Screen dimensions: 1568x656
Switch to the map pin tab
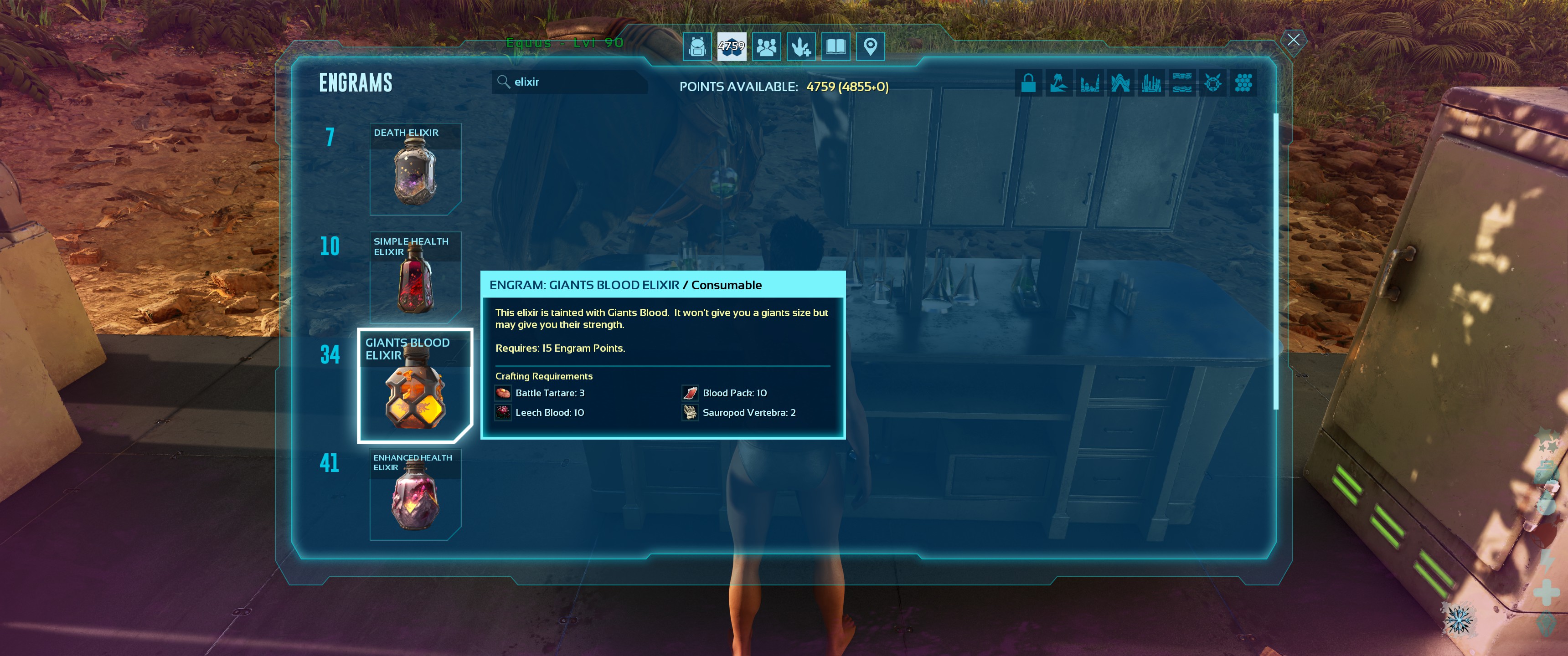click(x=871, y=46)
